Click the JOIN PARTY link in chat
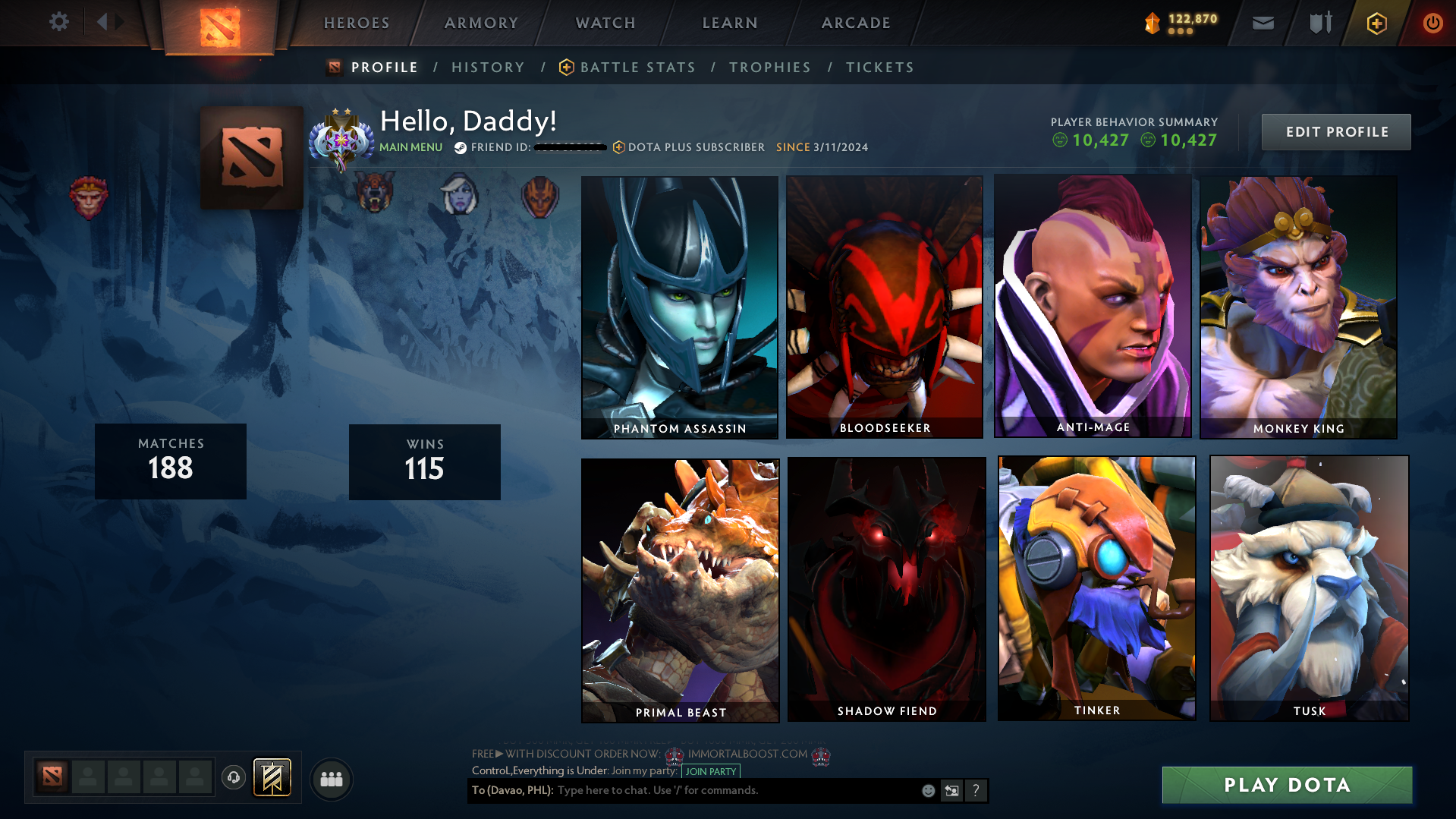 coord(710,771)
